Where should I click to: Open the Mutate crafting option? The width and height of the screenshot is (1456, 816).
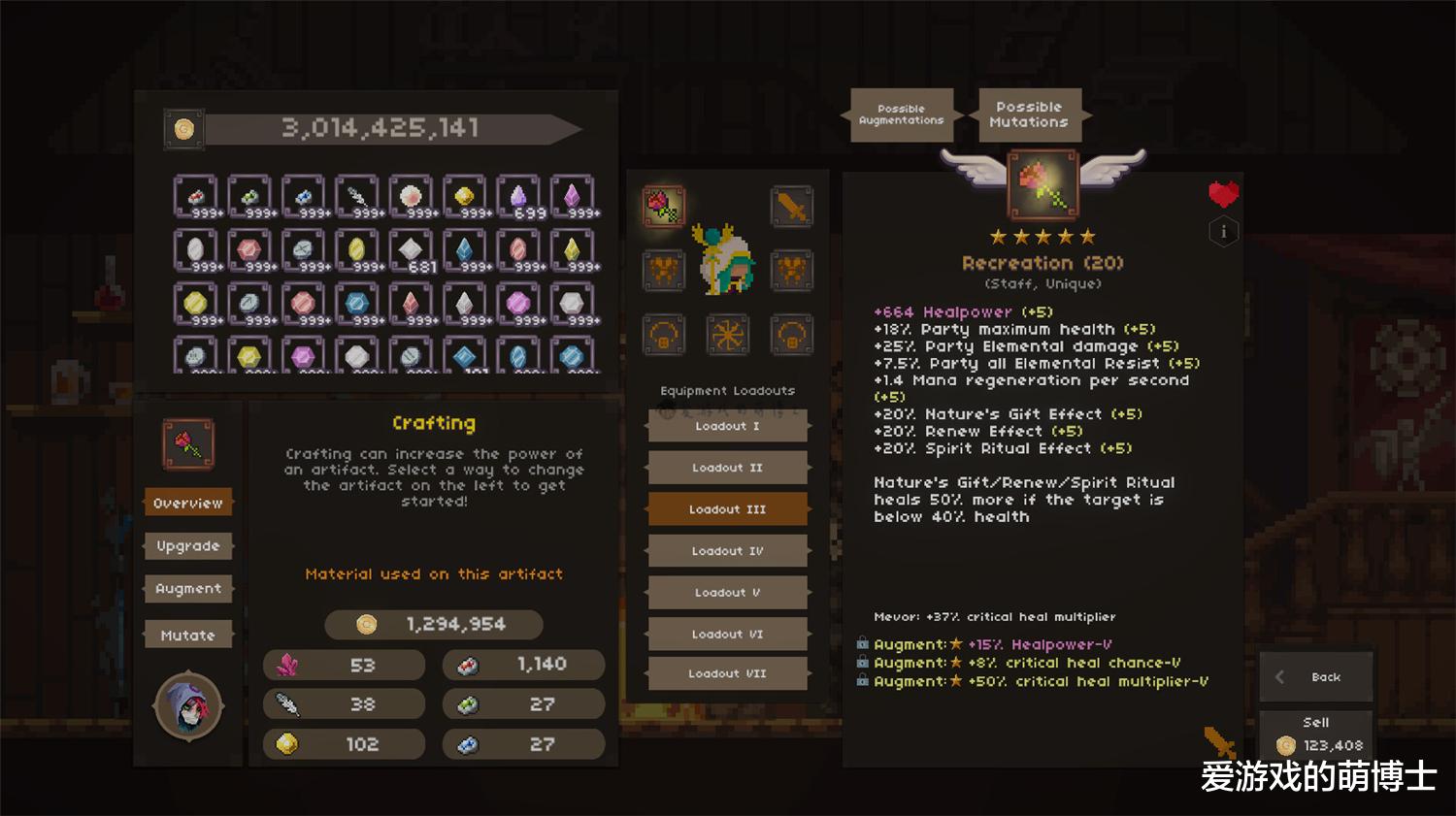188,636
